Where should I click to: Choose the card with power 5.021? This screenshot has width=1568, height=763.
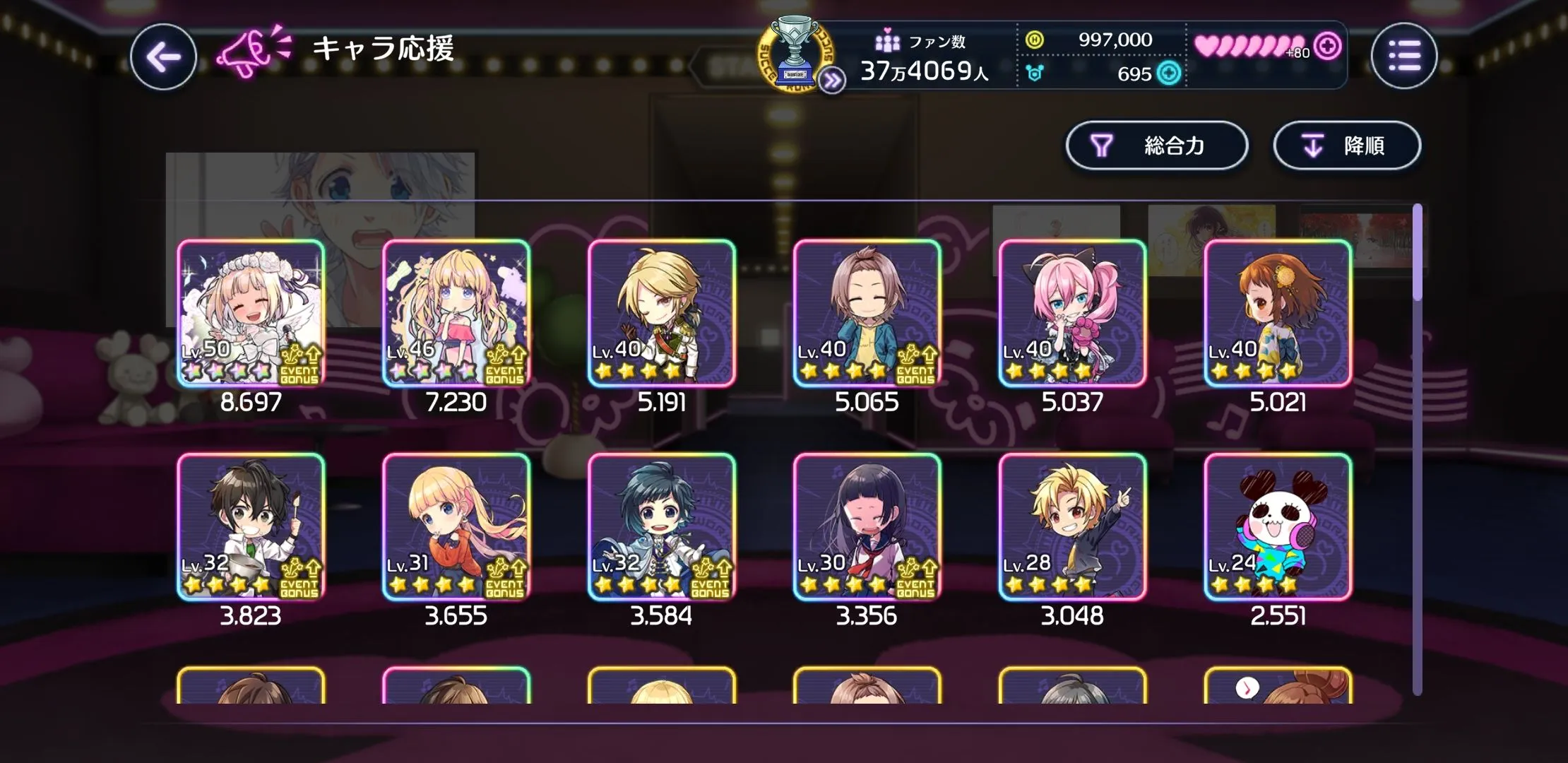click(1278, 313)
